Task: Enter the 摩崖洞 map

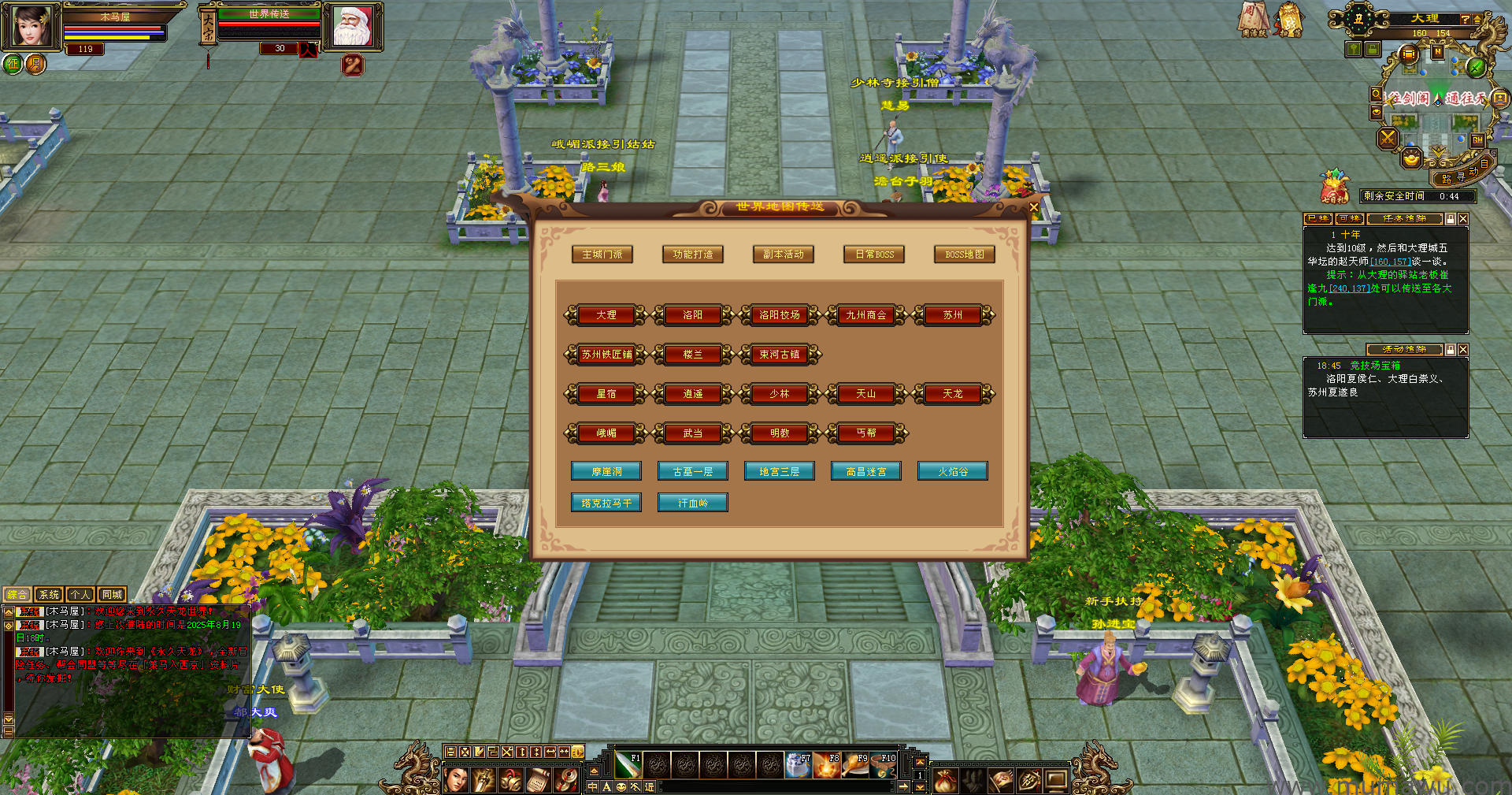Action: coord(606,471)
